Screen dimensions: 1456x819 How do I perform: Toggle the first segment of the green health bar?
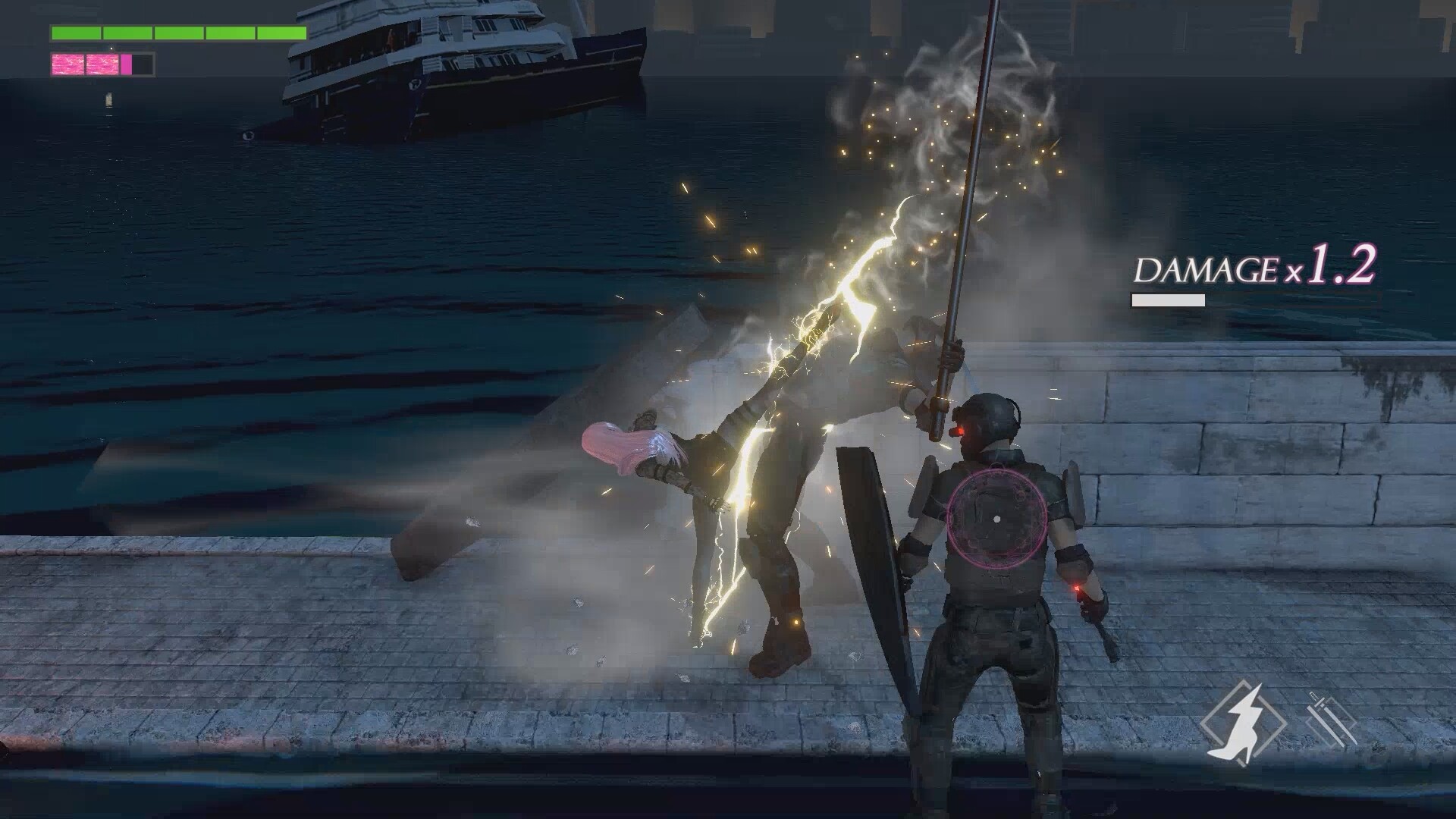point(74,33)
